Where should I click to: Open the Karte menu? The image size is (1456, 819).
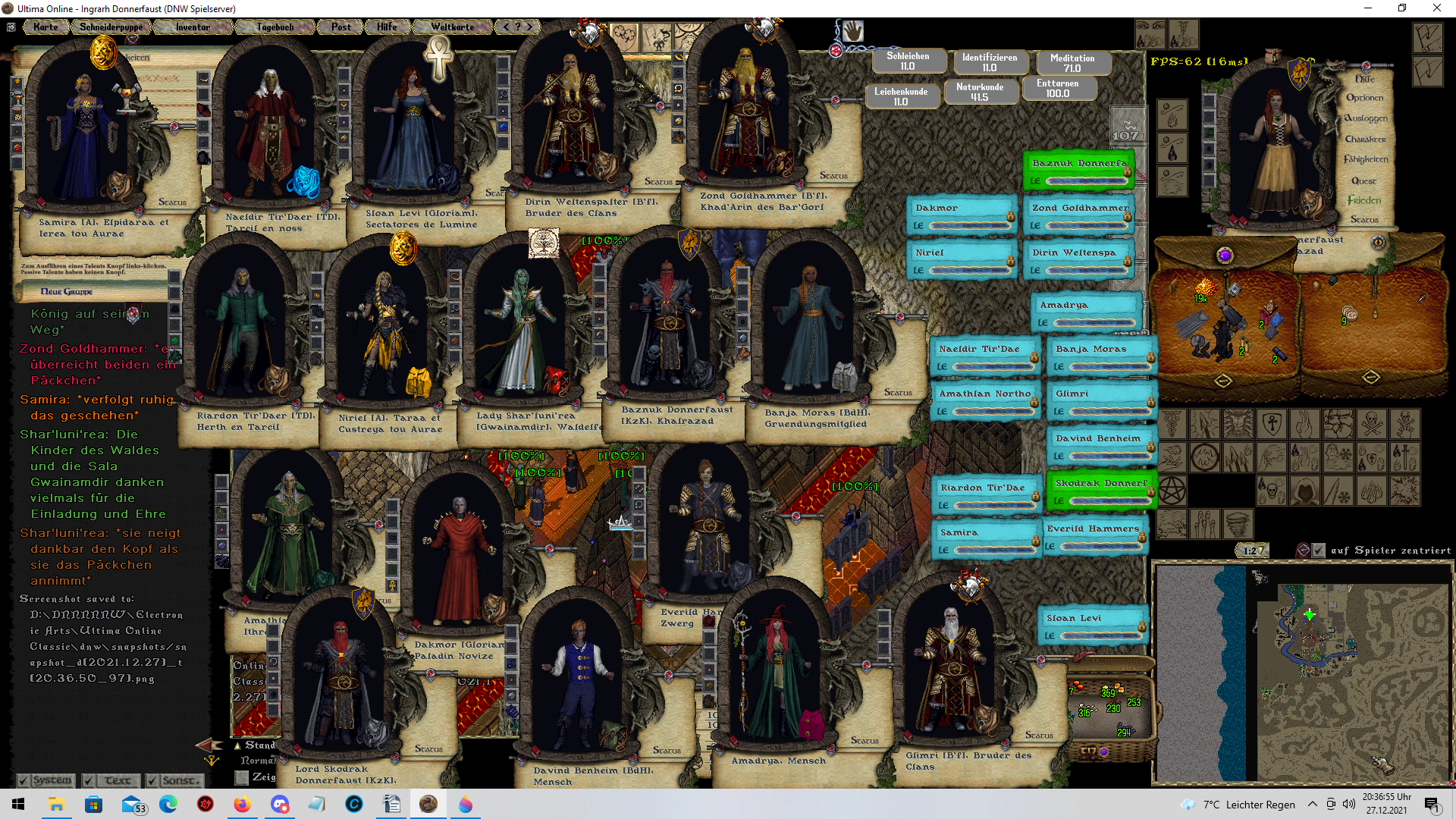click(45, 27)
